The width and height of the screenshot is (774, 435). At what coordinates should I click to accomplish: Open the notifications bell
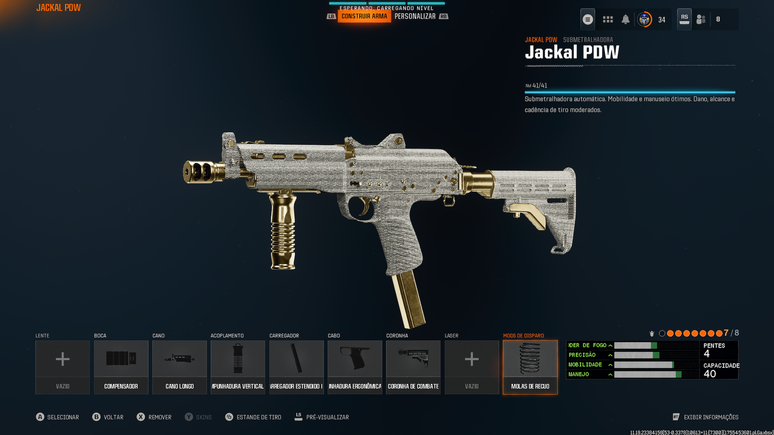(626, 19)
